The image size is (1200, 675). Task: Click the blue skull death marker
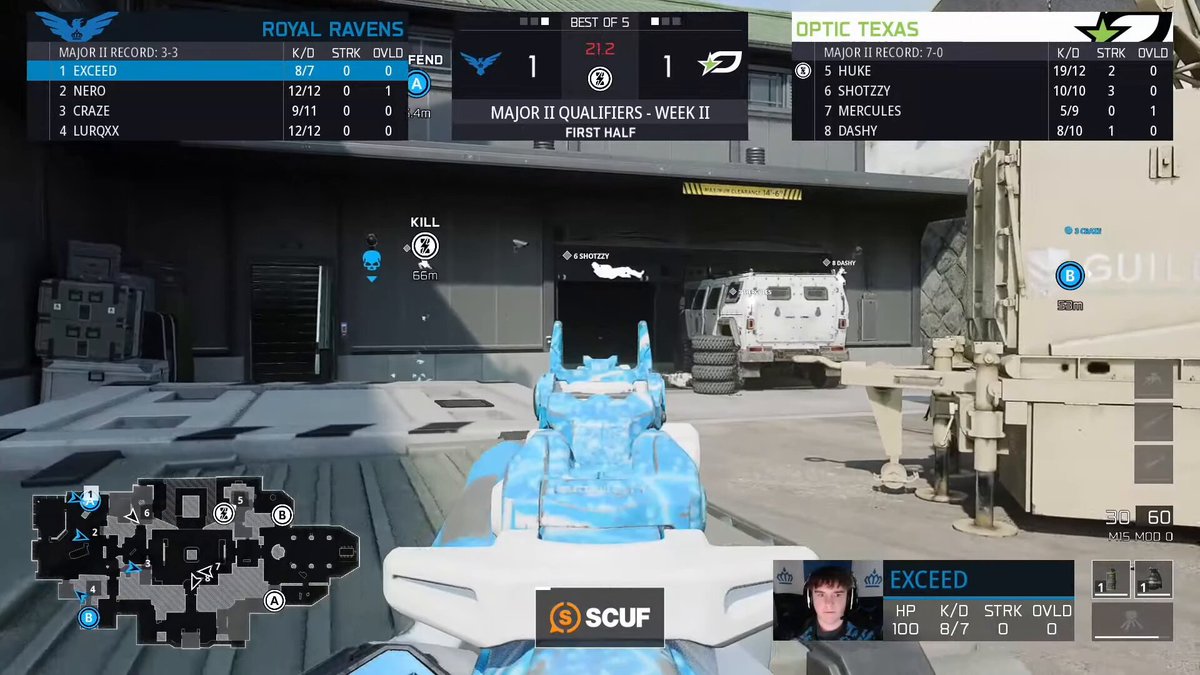(x=372, y=262)
